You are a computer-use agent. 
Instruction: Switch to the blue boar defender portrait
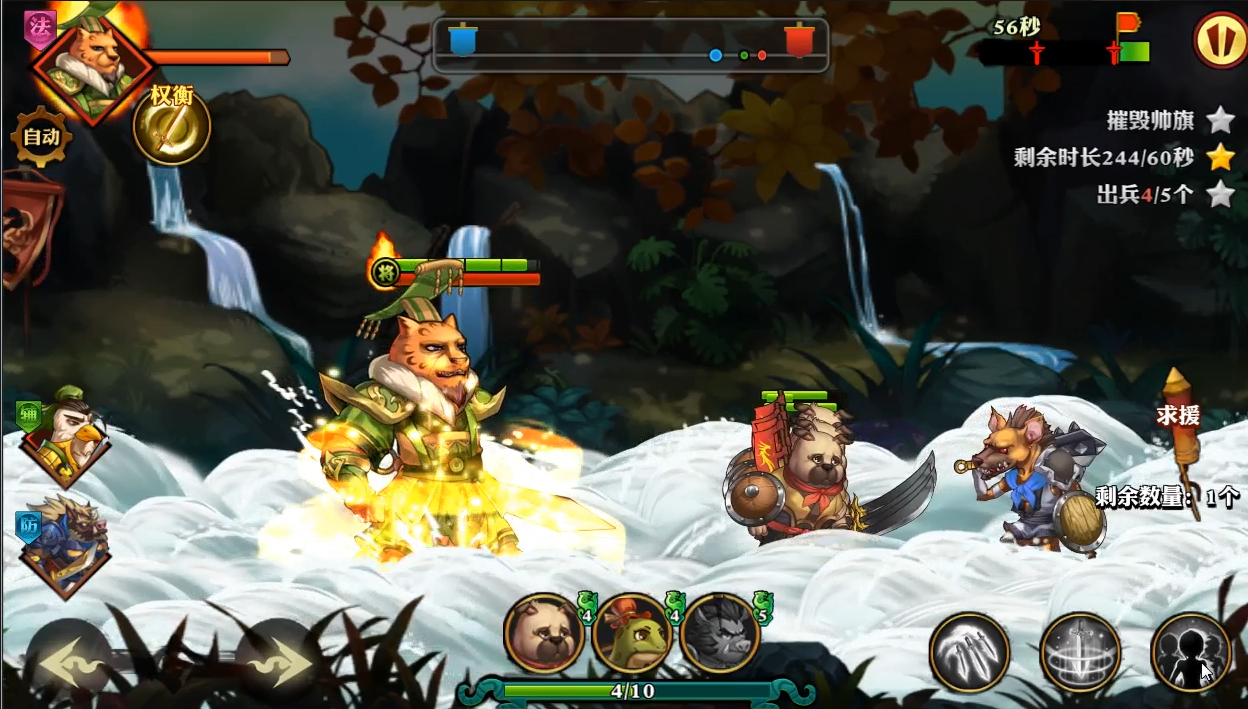point(66,545)
